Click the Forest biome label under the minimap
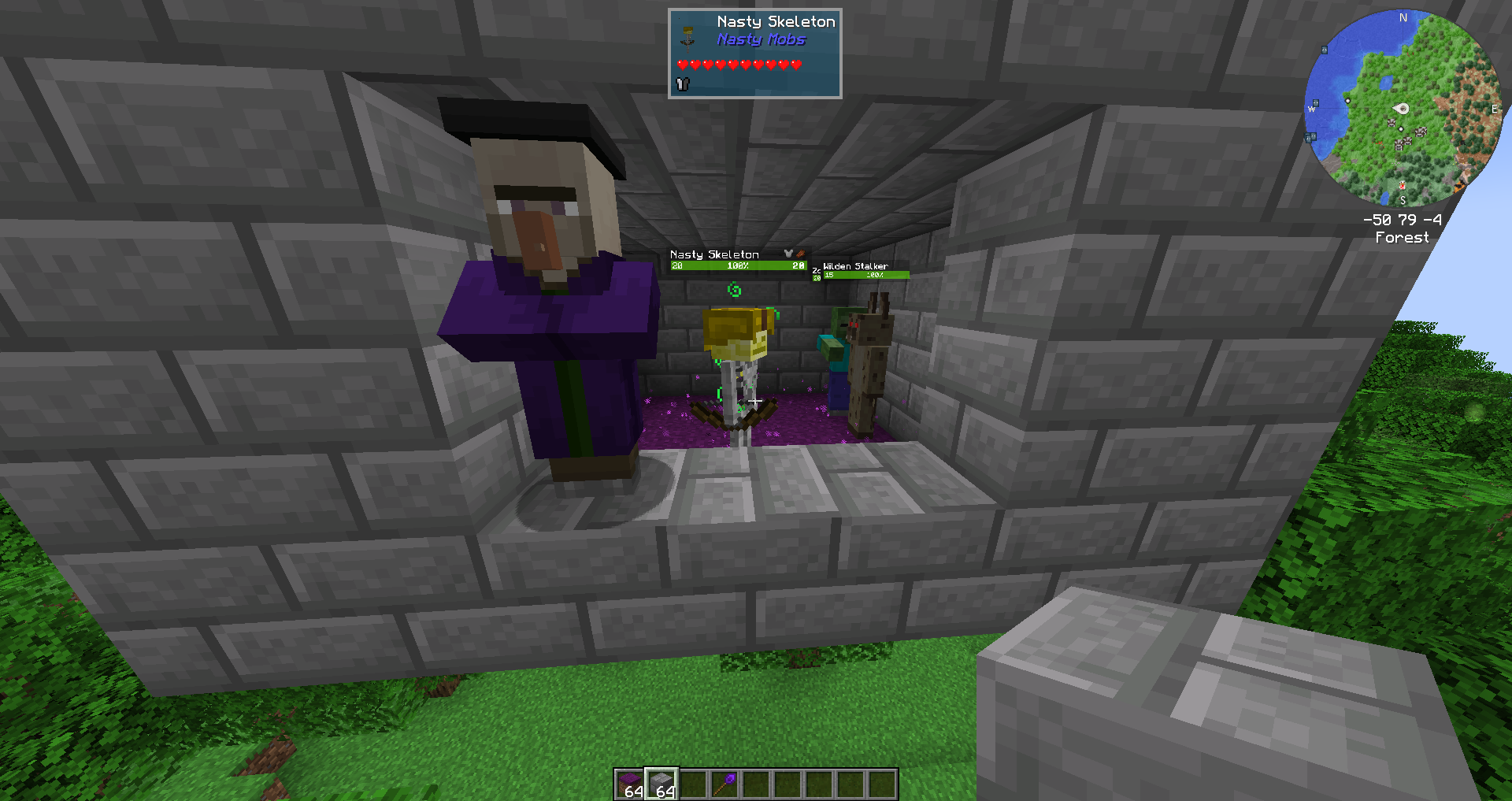Viewport: 1512px width, 801px height. pos(1402,237)
